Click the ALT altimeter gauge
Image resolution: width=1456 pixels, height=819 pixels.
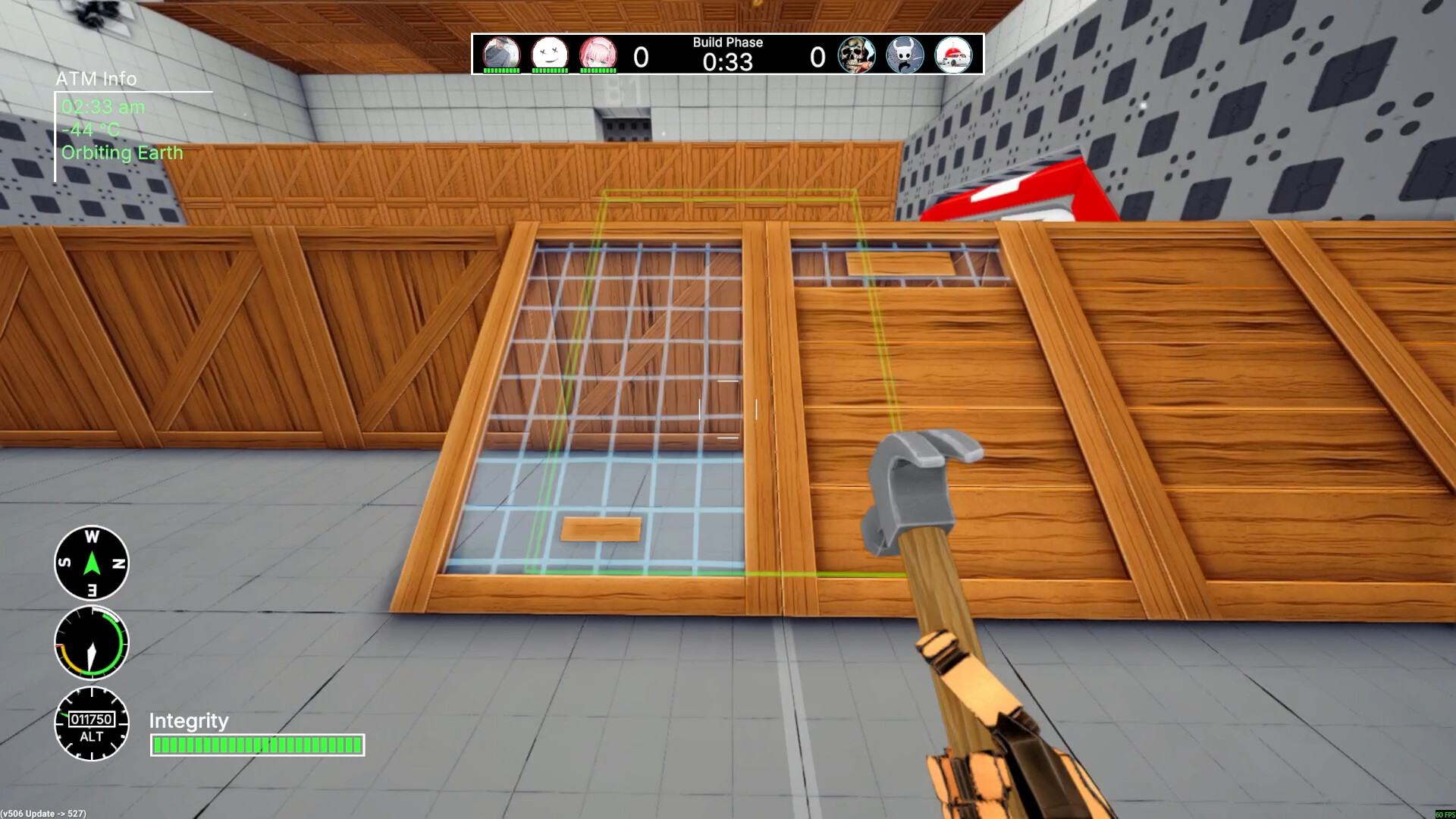click(x=92, y=723)
